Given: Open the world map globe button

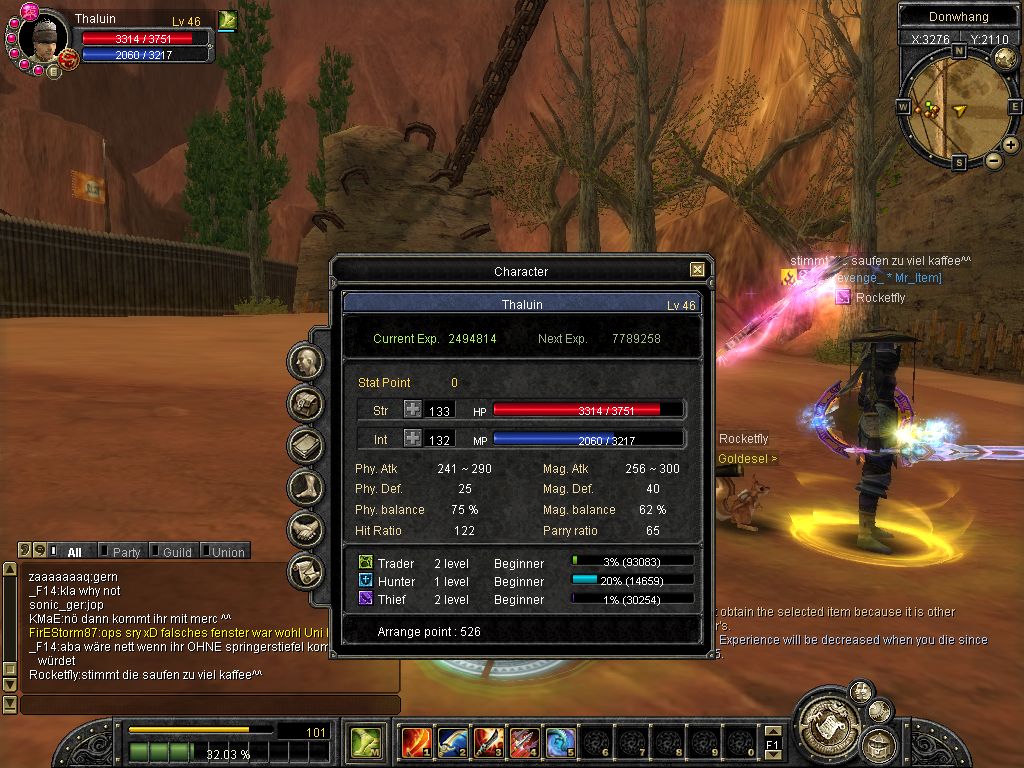Looking at the screenshot, I should tap(1005, 59).
